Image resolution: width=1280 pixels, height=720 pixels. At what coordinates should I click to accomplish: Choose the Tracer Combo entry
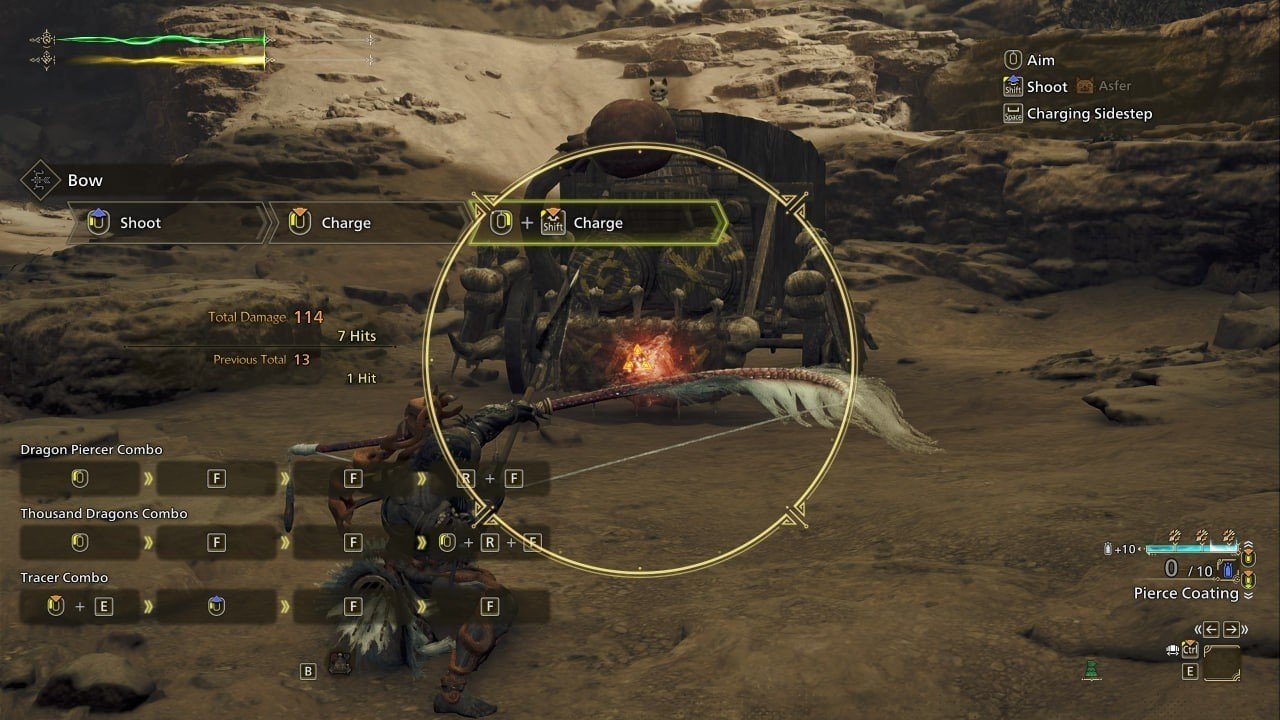point(64,578)
